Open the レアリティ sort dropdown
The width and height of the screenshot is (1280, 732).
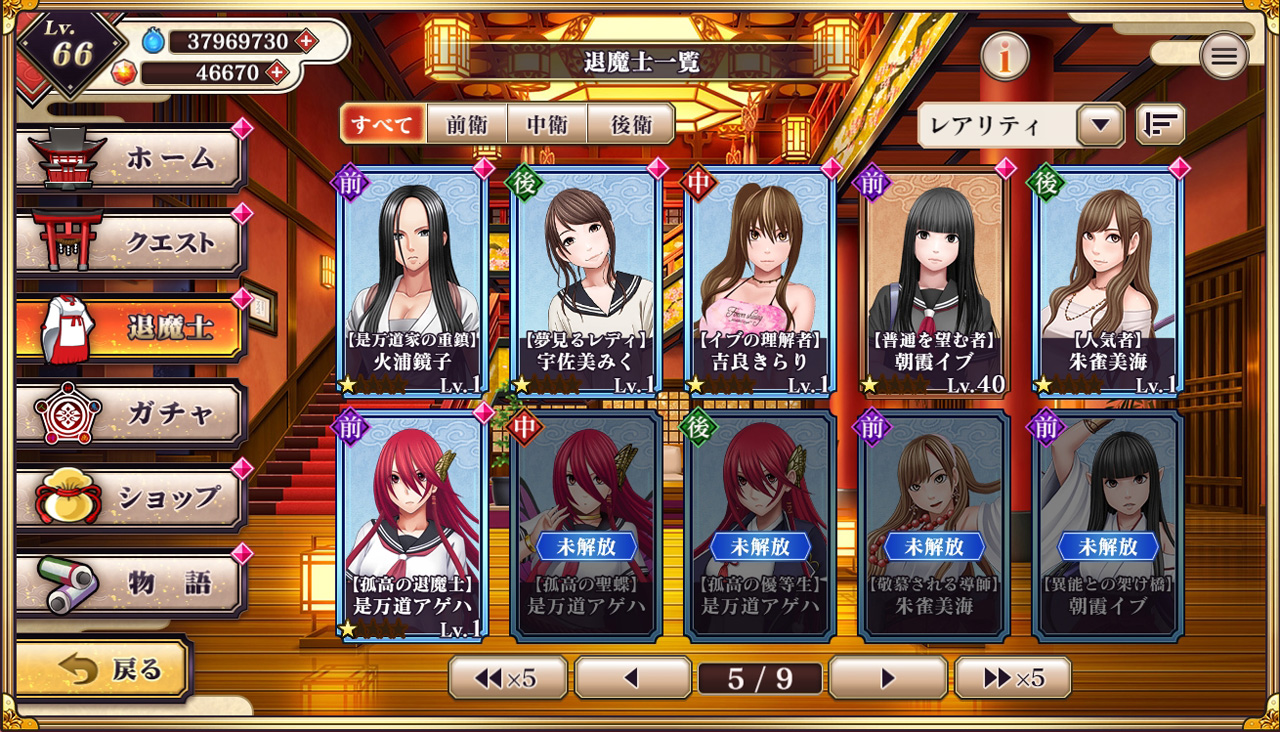[1021, 125]
